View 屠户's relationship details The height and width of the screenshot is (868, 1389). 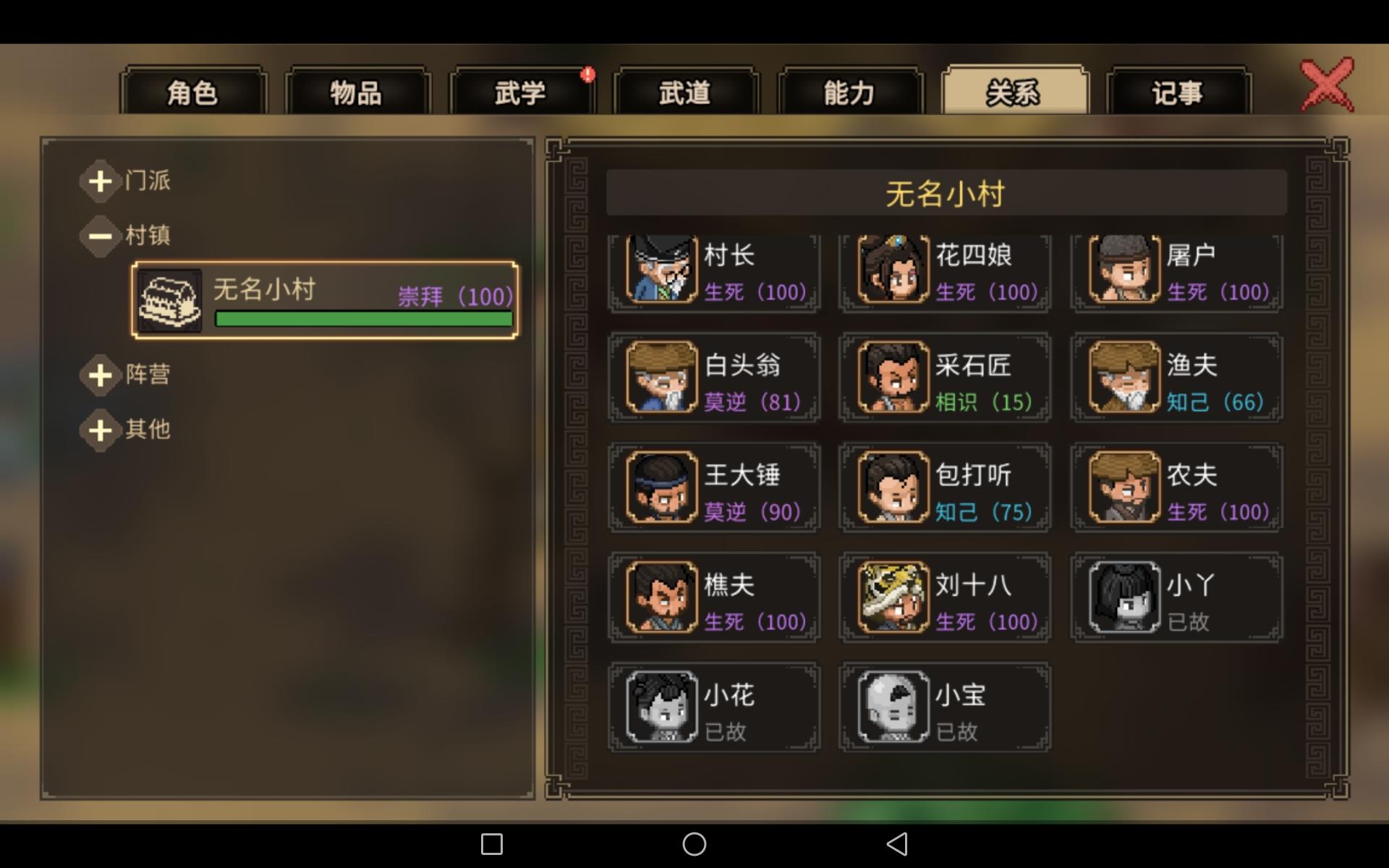pos(1122,271)
